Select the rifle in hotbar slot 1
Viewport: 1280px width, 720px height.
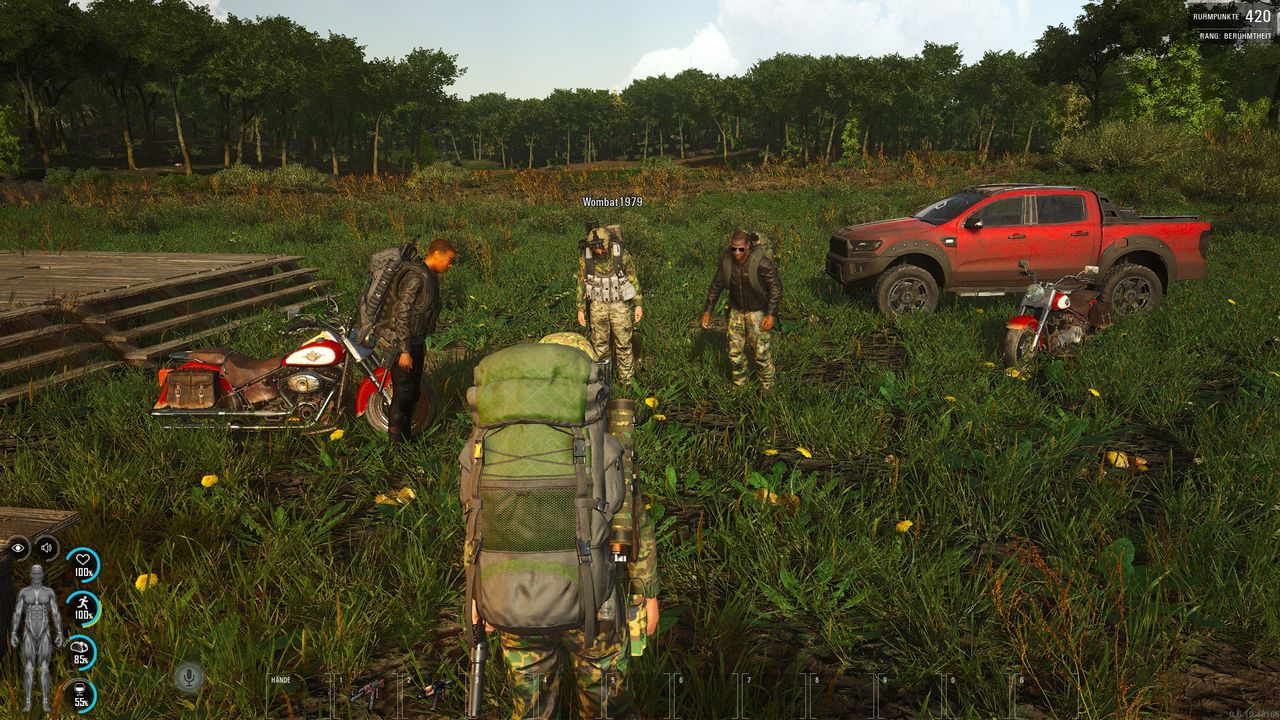coord(366,690)
